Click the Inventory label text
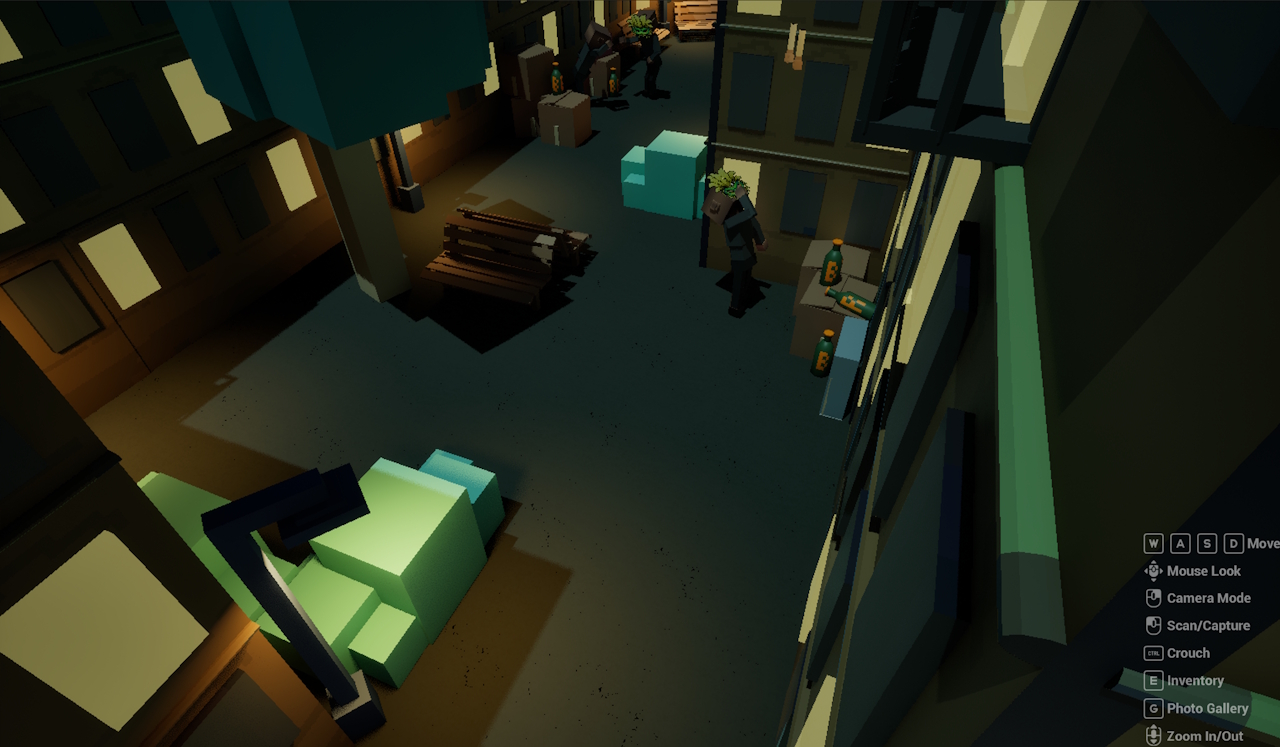This screenshot has width=1280, height=747. pos(1197,680)
